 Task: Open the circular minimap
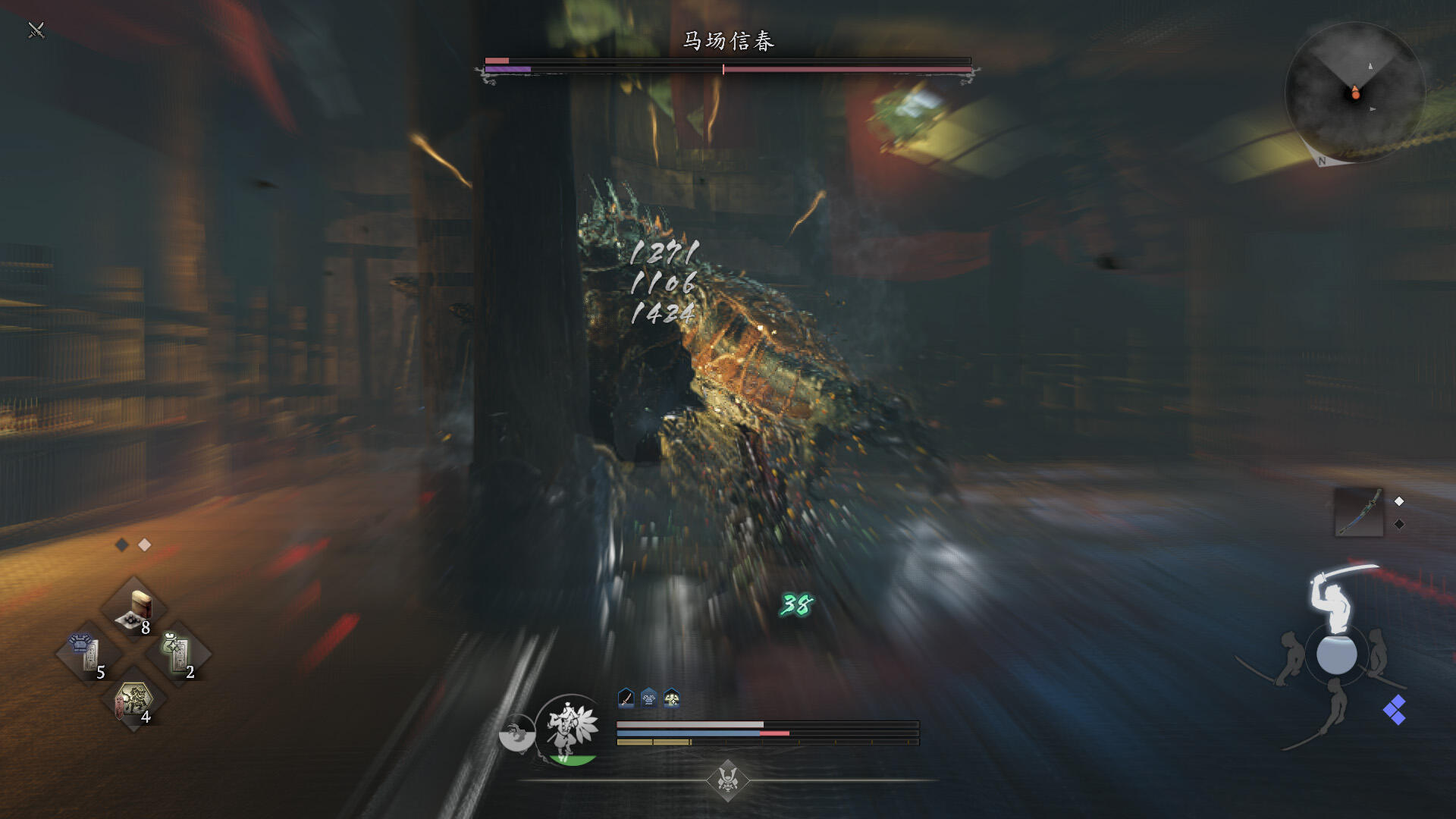coord(1354,93)
